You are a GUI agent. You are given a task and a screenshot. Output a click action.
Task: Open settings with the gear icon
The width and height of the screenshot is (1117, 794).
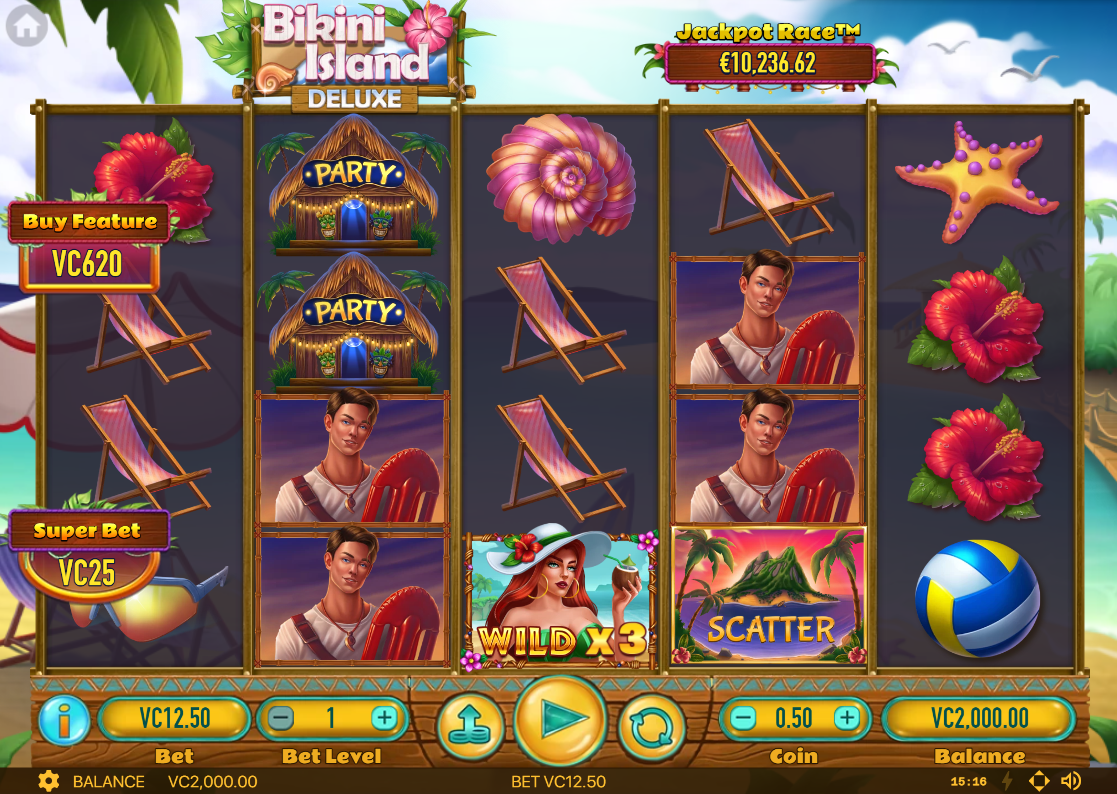point(47,781)
